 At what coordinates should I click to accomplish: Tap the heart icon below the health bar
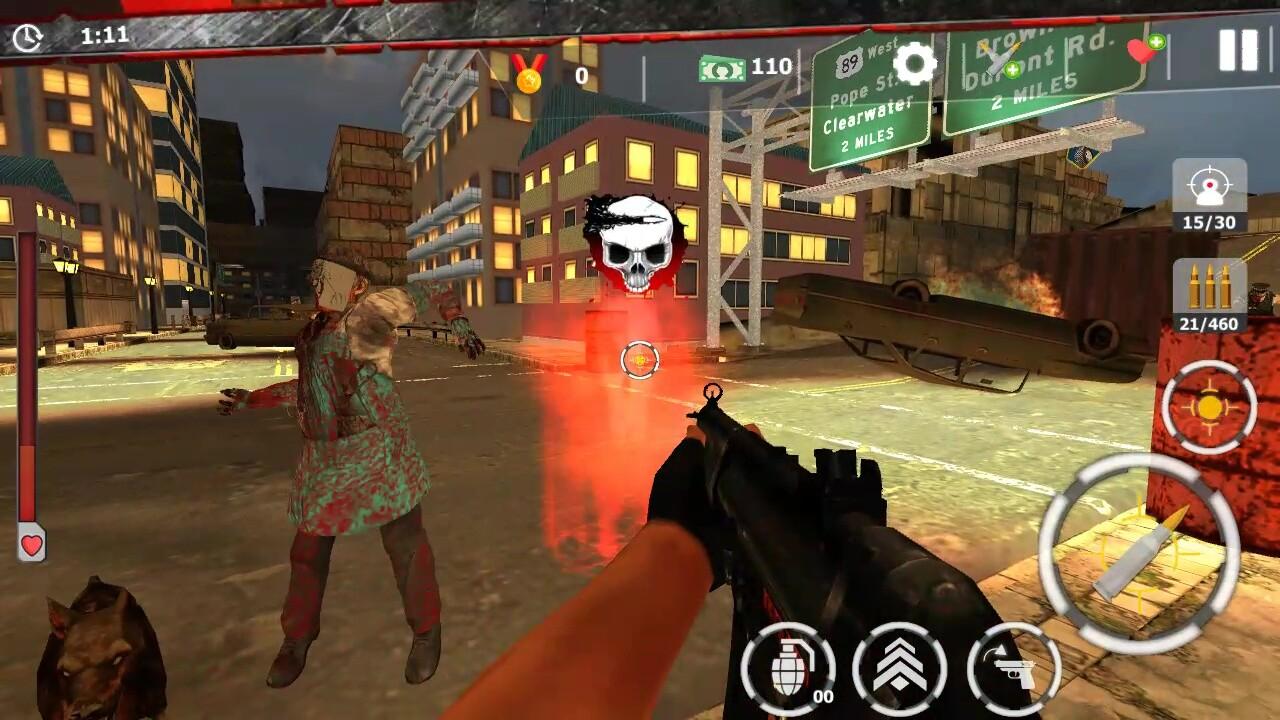[30, 547]
